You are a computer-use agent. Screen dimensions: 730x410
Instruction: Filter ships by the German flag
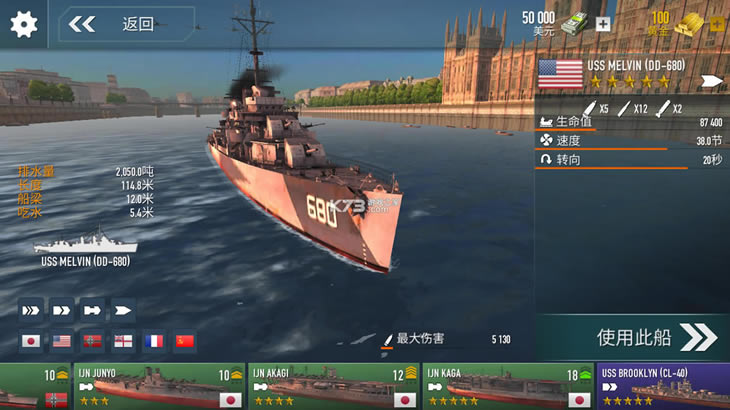[93, 342]
